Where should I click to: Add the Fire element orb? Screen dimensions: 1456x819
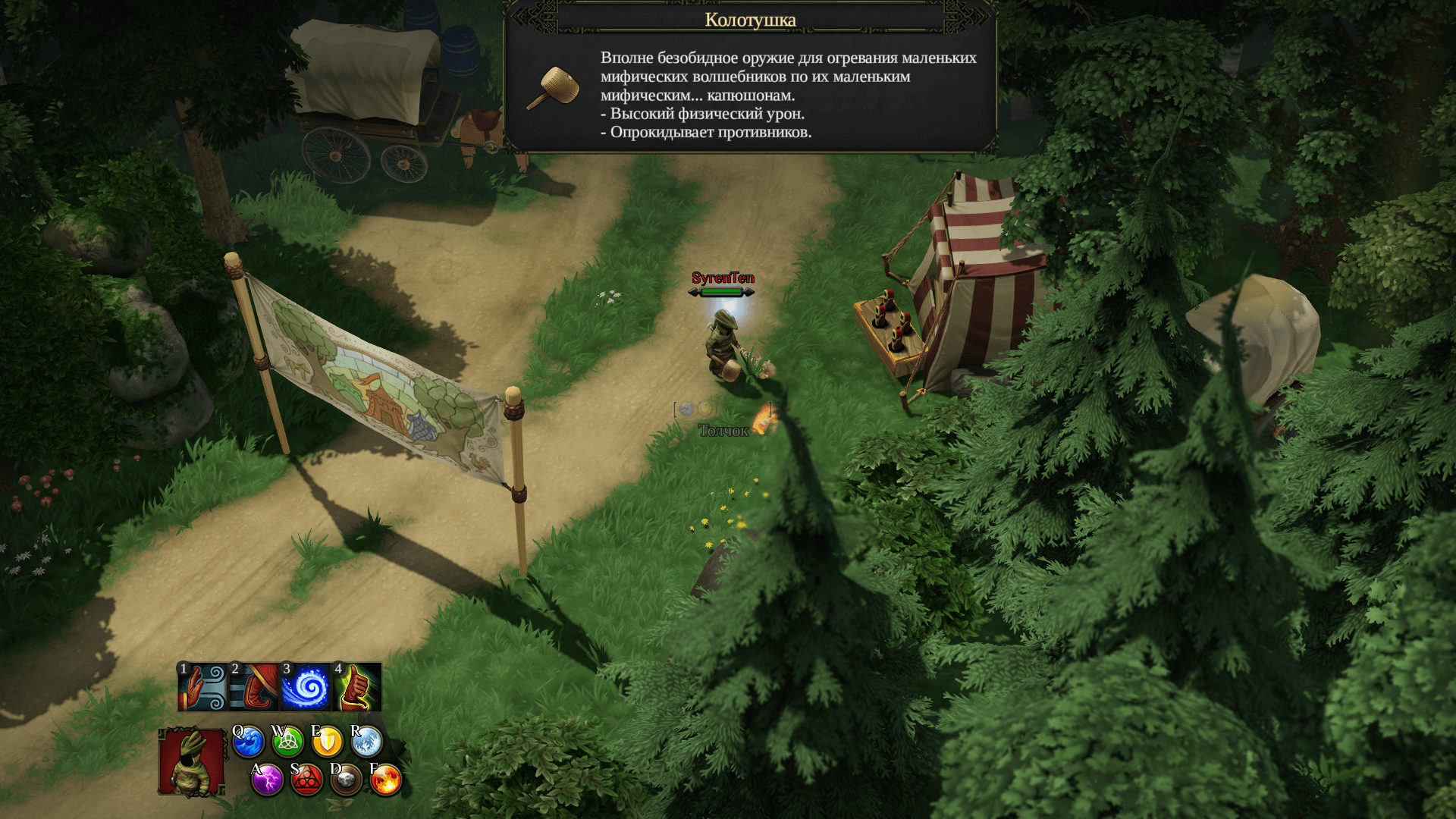point(385,780)
